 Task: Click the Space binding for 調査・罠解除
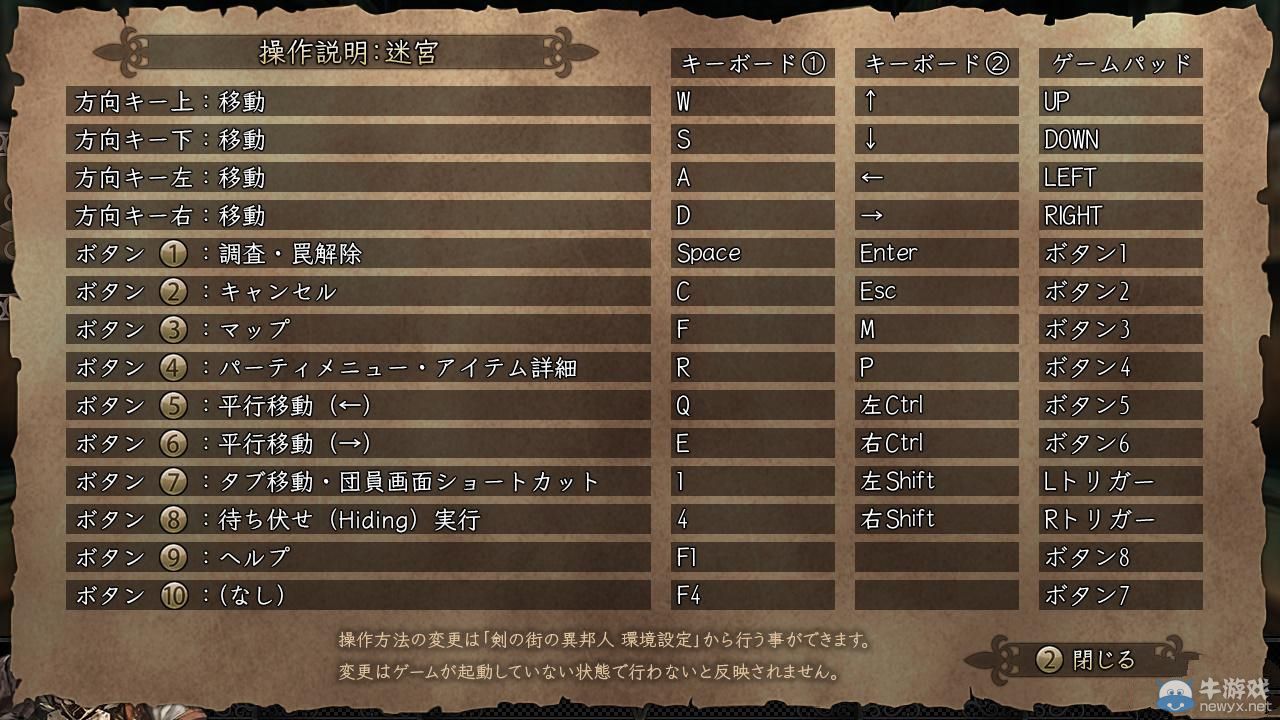751,253
